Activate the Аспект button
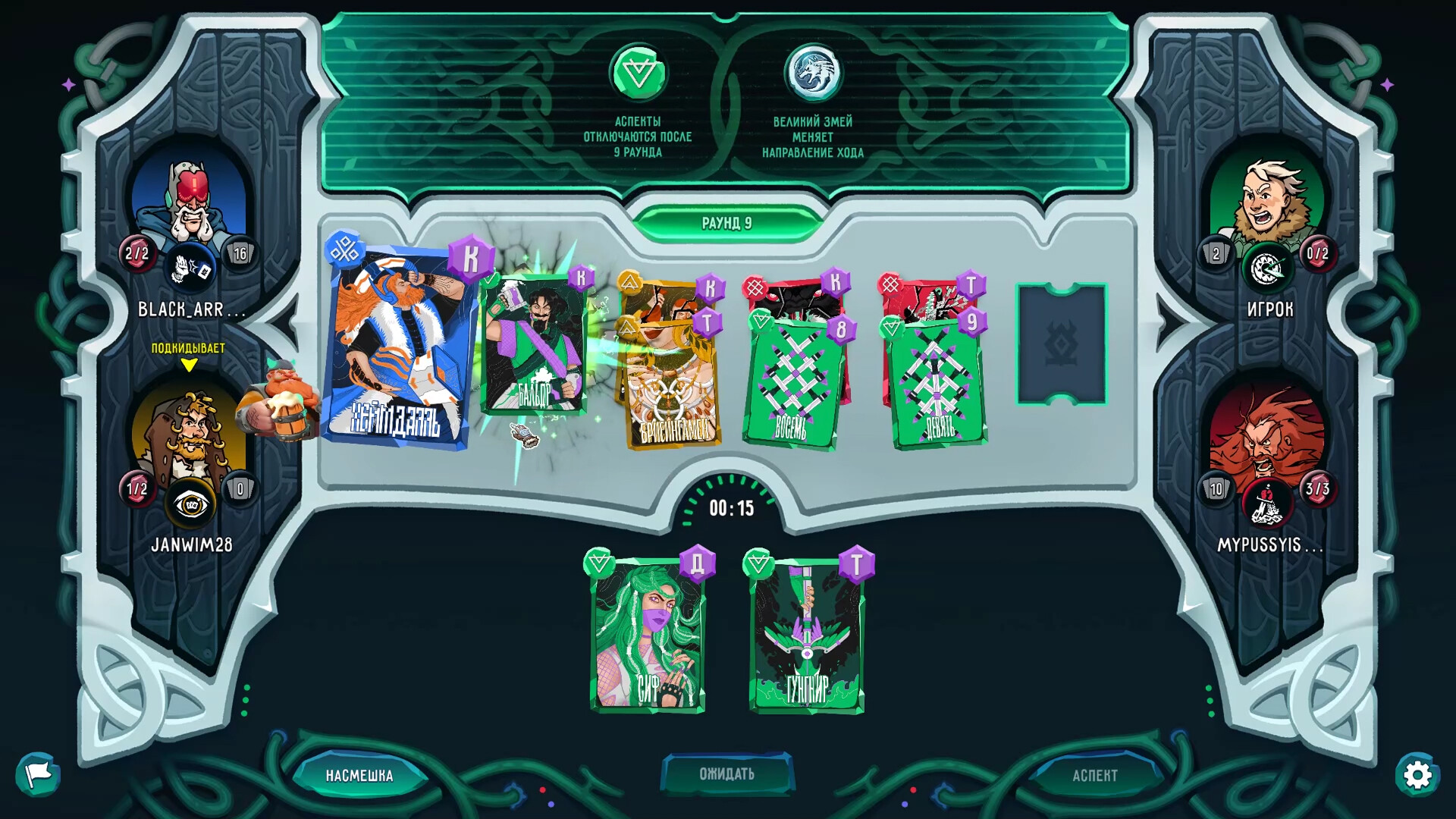The height and width of the screenshot is (819, 1456). [x=1094, y=775]
